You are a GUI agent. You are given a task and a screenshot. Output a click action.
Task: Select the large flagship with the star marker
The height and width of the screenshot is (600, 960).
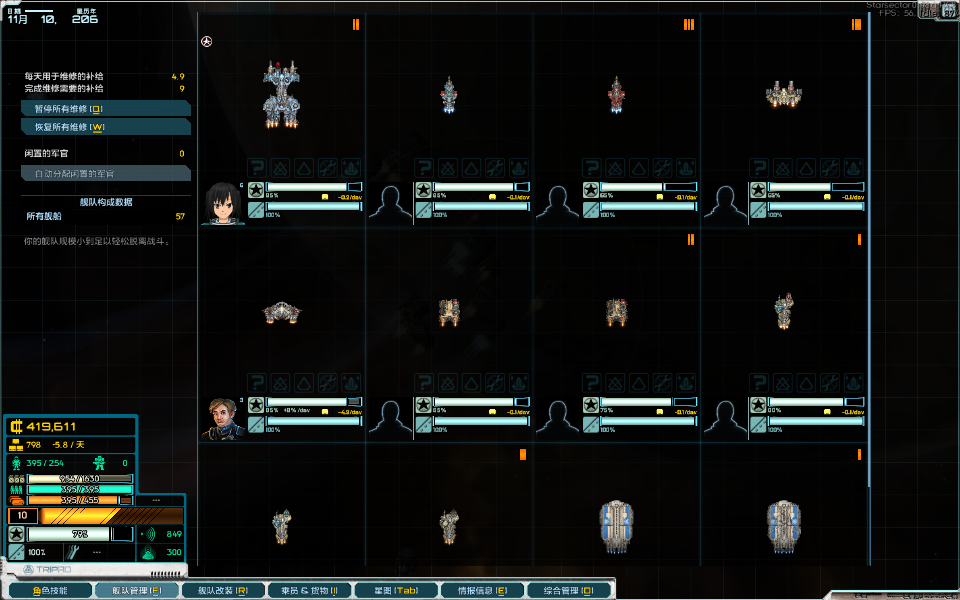(281, 95)
